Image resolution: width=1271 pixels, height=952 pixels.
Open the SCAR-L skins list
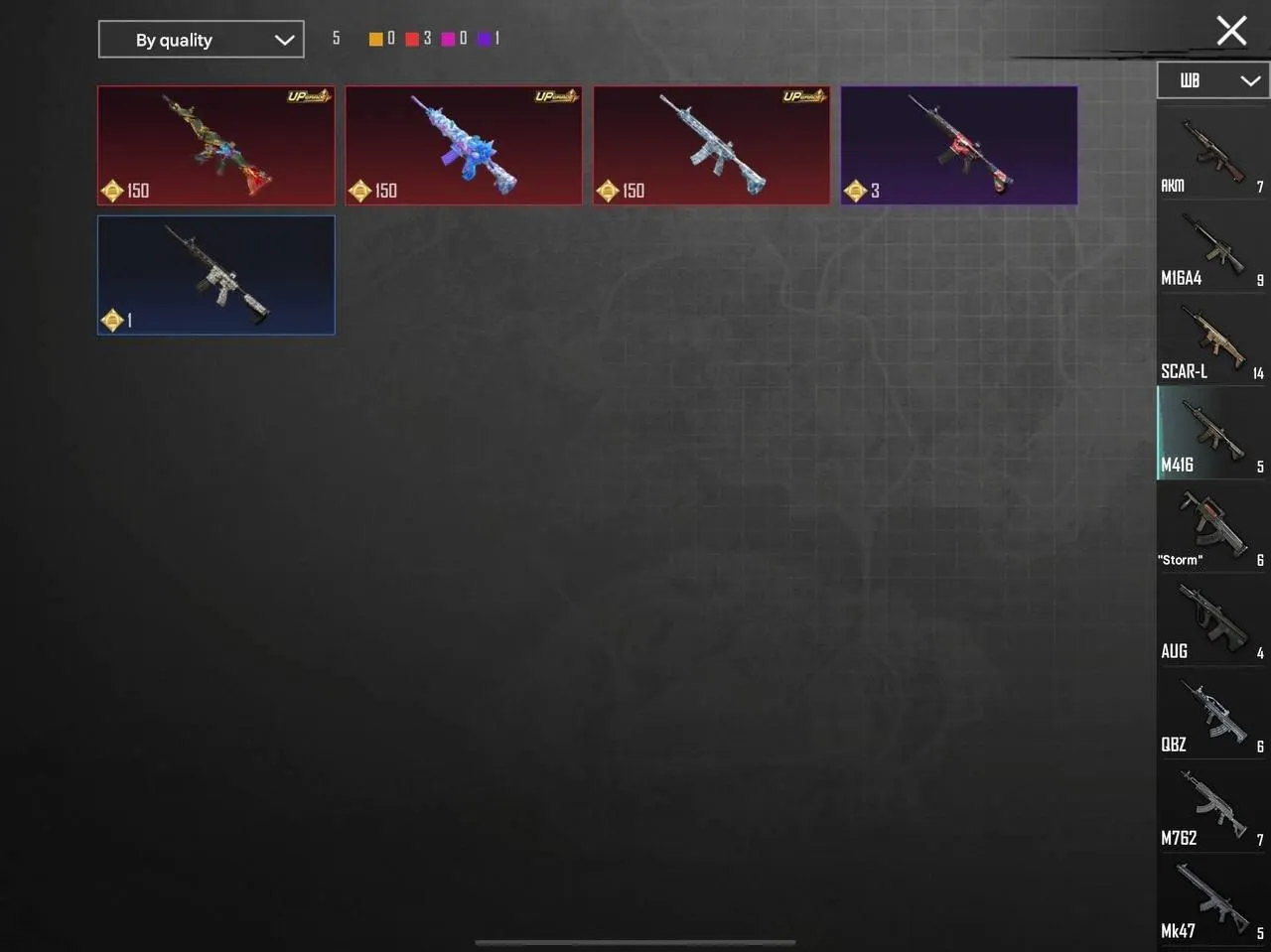(x=1211, y=342)
